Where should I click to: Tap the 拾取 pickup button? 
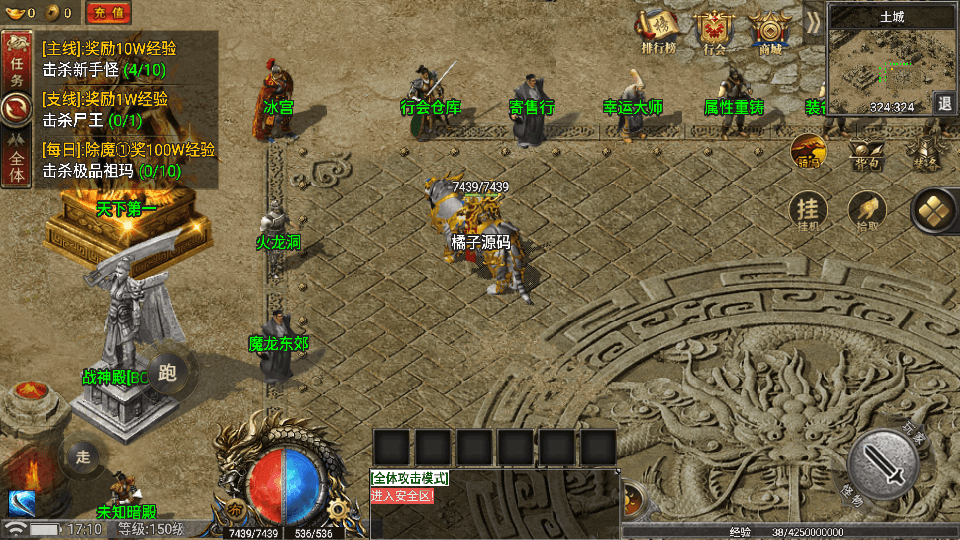(866, 212)
